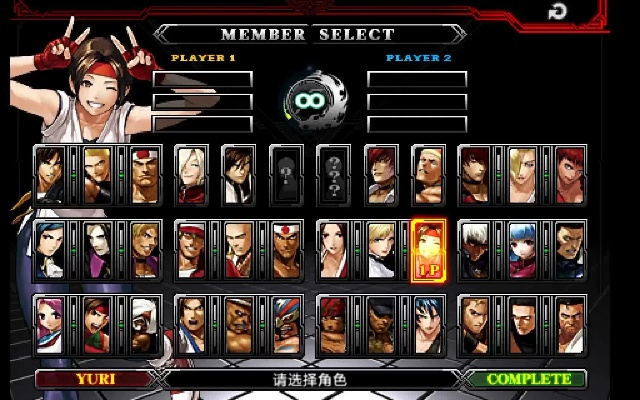Confirm the highlighted 1P Yuri portrait

coord(428,249)
